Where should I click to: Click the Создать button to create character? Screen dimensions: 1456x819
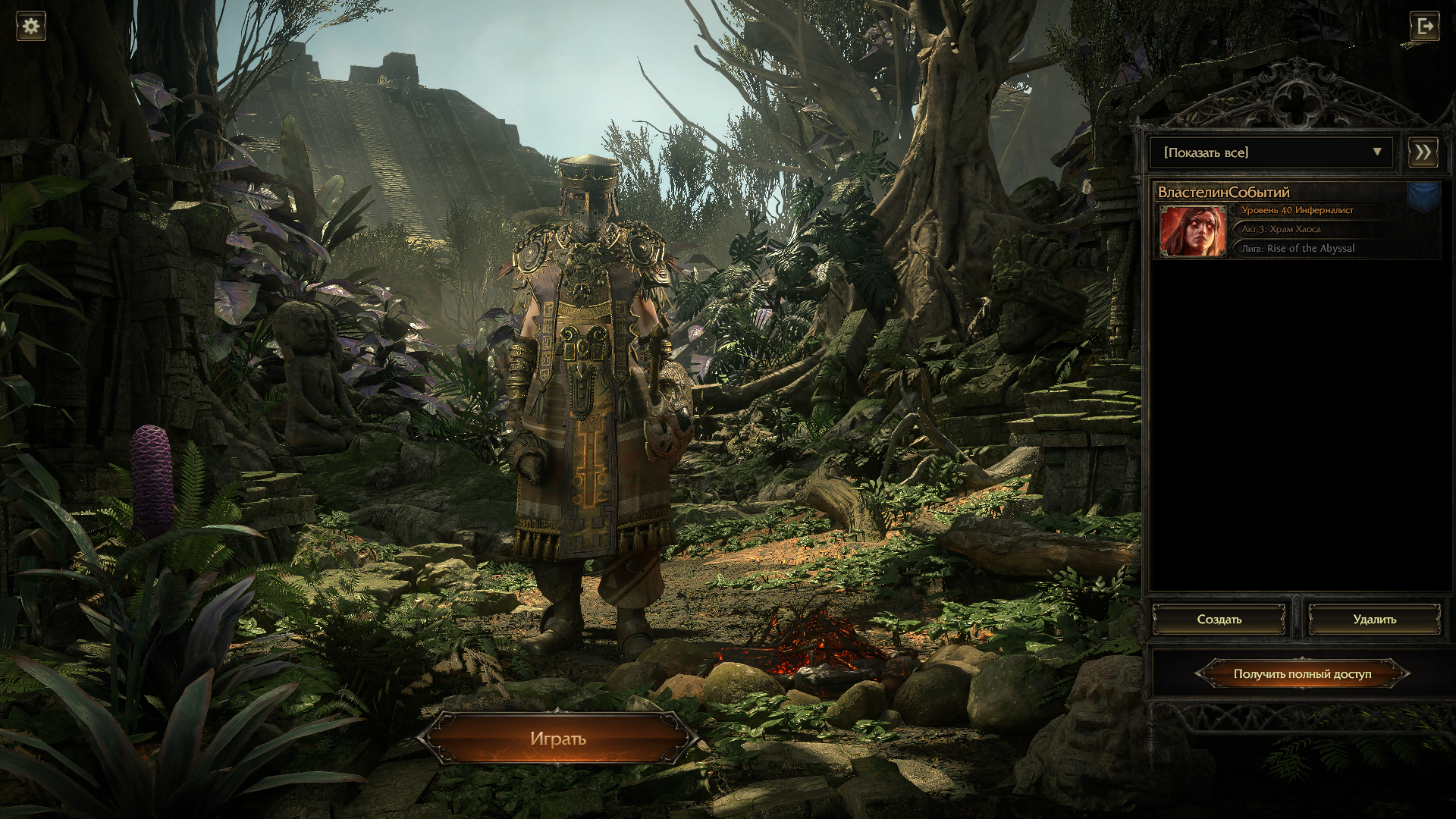(1219, 620)
